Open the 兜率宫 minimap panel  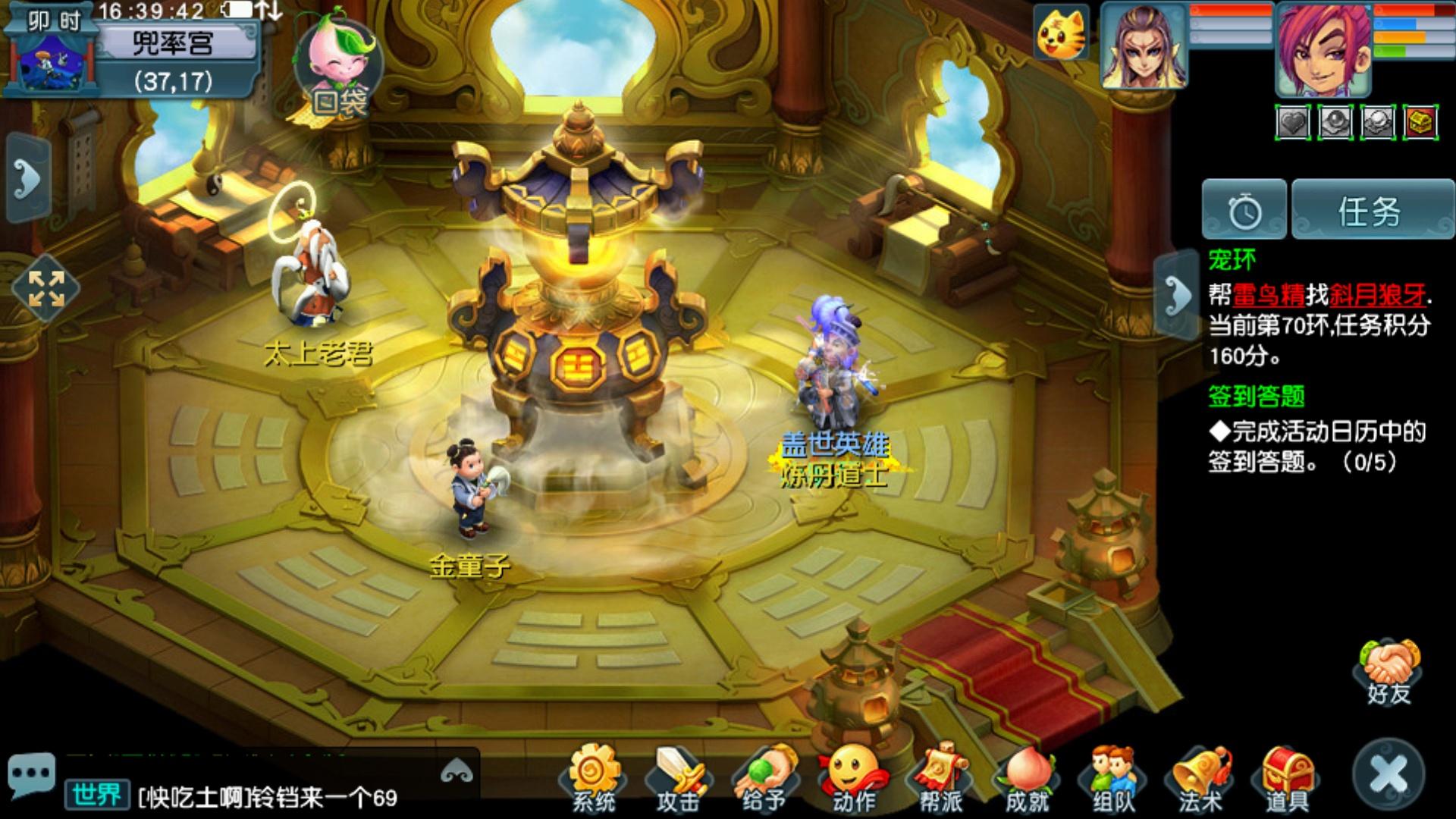[173, 44]
